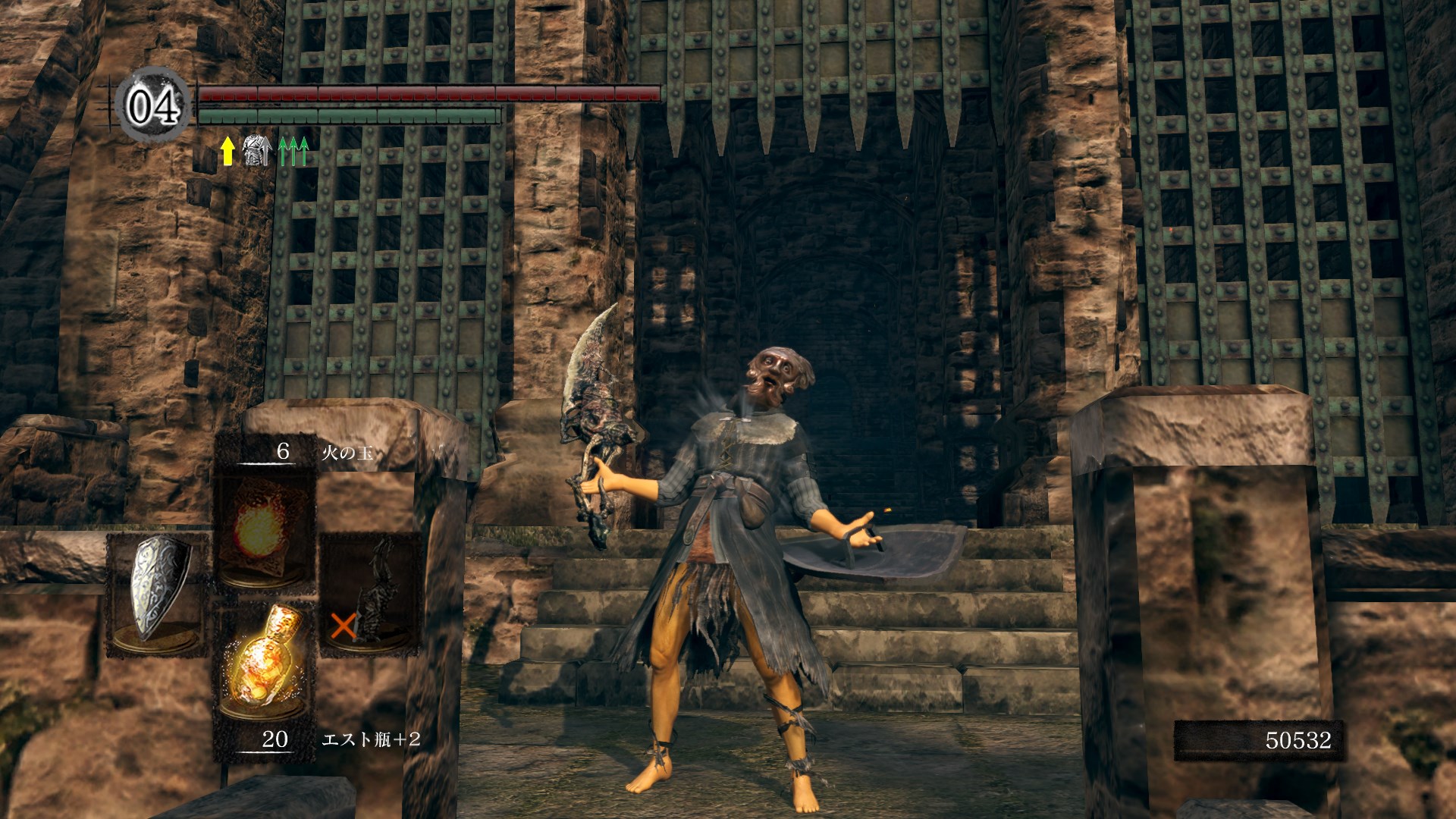The image size is (1456, 819).
Task: Click the triple green arrows status icon
Action: [294, 151]
